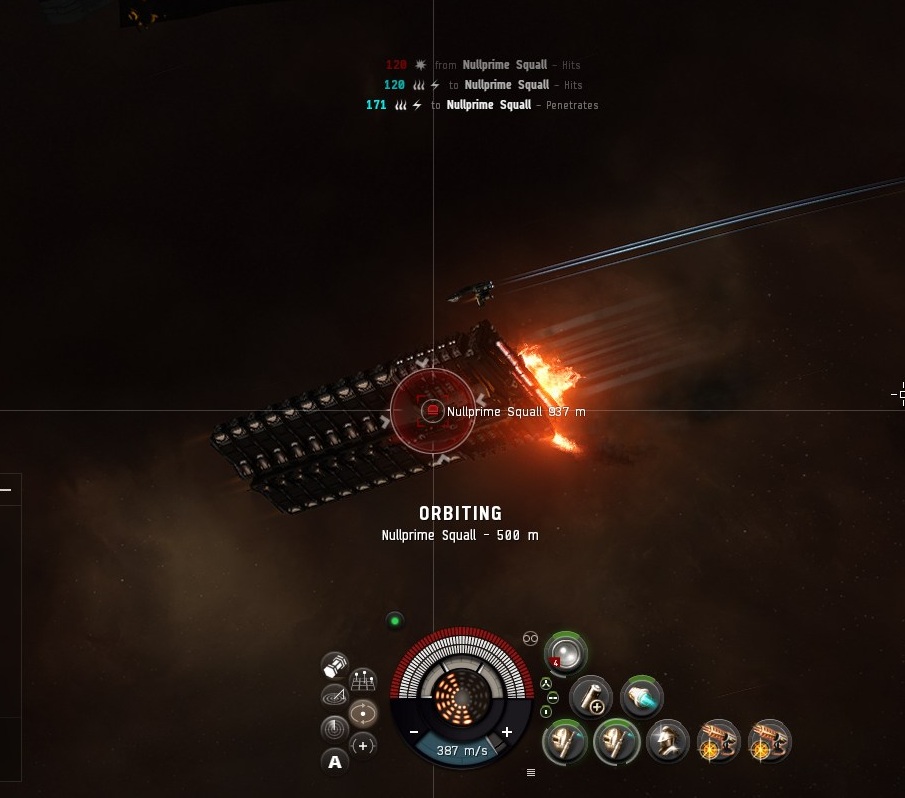
Task: Toggle the tactical overlay grid
Action: point(362,682)
